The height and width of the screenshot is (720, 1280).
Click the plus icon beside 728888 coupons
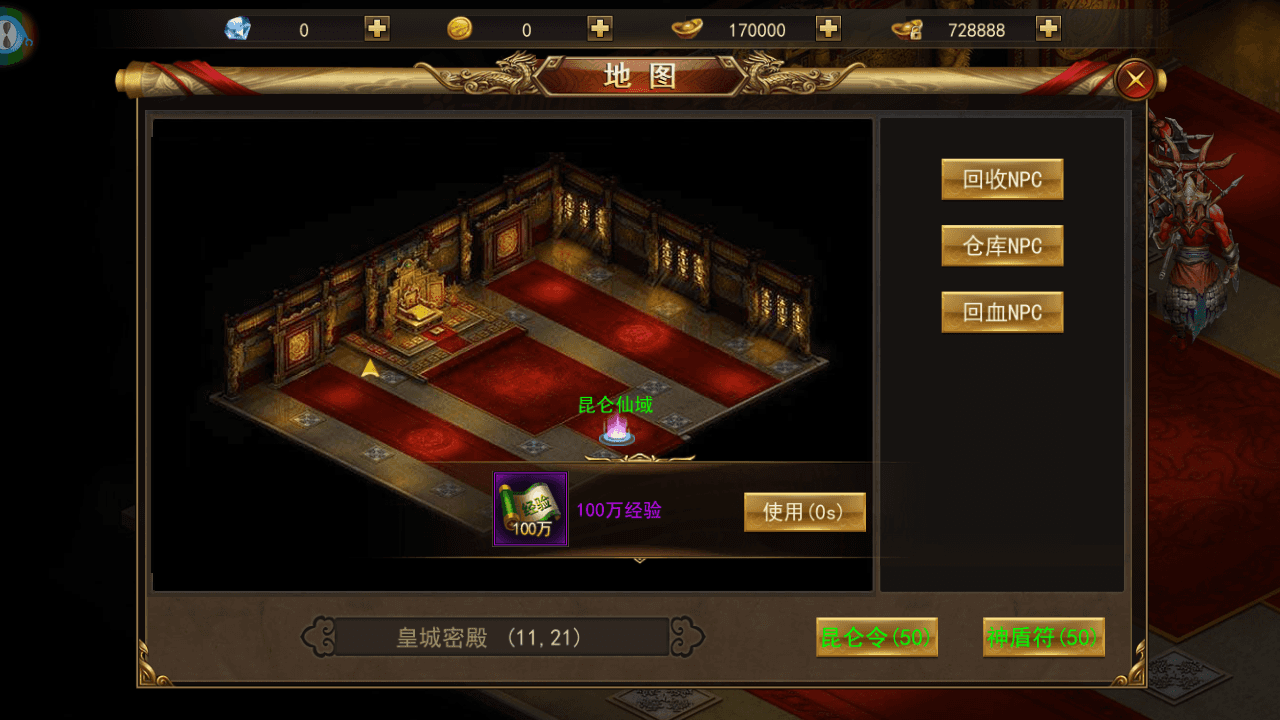coord(1048,29)
